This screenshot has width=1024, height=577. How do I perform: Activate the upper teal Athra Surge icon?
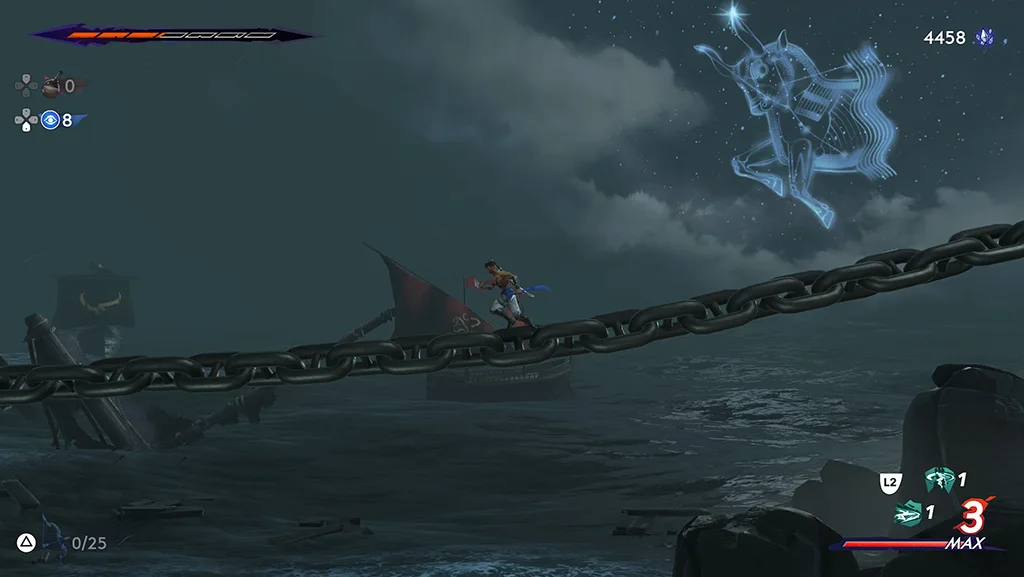click(x=938, y=480)
